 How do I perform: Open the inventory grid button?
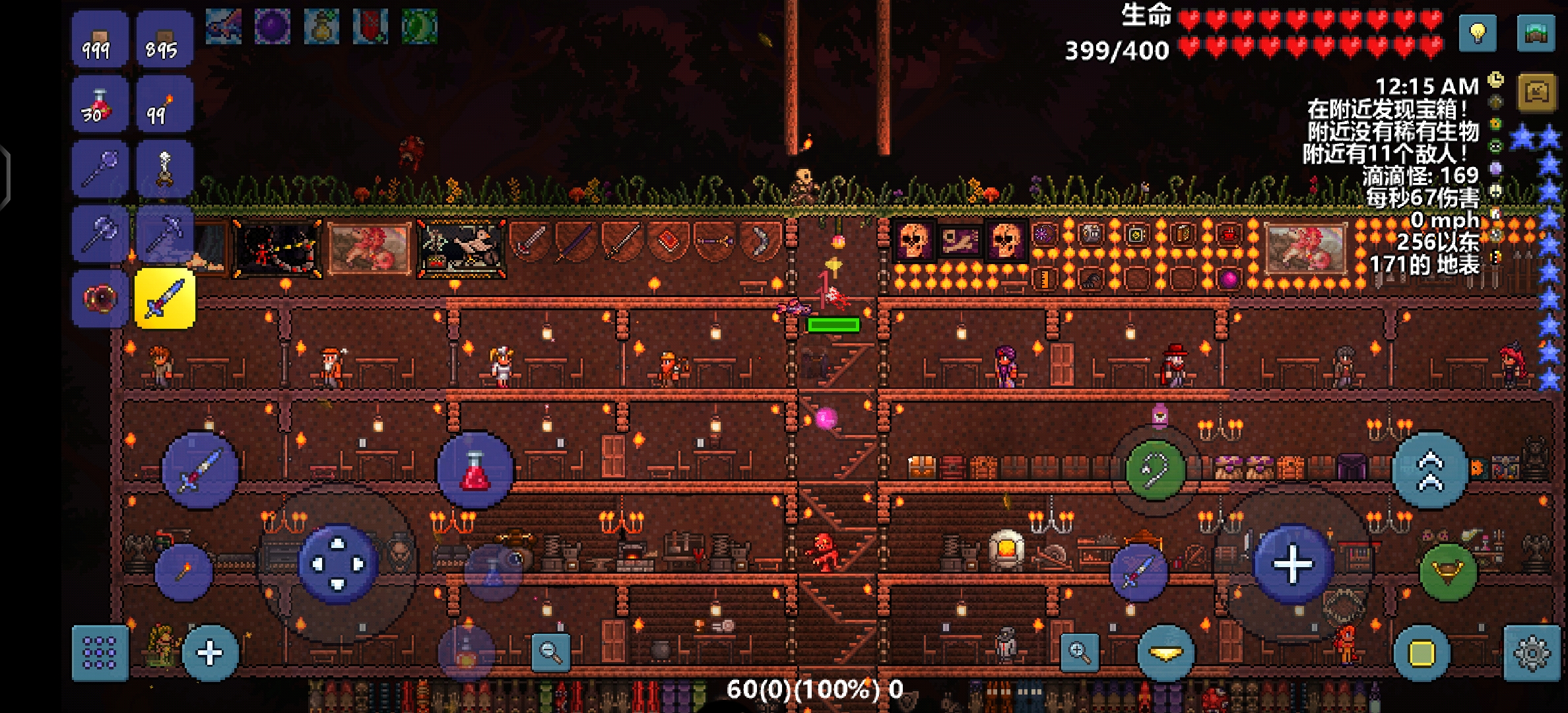coord(100,653)
